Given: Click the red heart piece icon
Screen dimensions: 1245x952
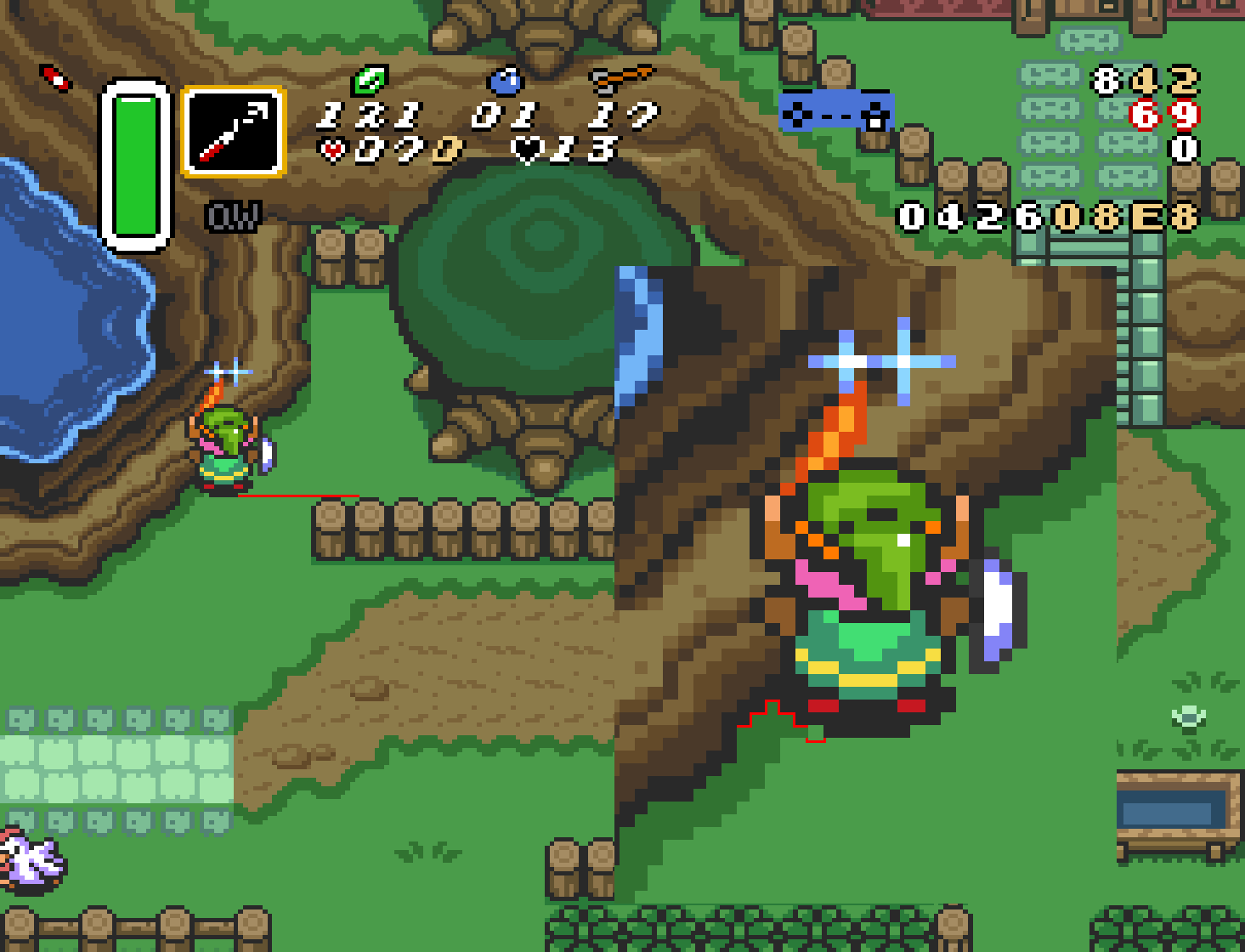Looking at the screenshot, I should pos(331,148).
